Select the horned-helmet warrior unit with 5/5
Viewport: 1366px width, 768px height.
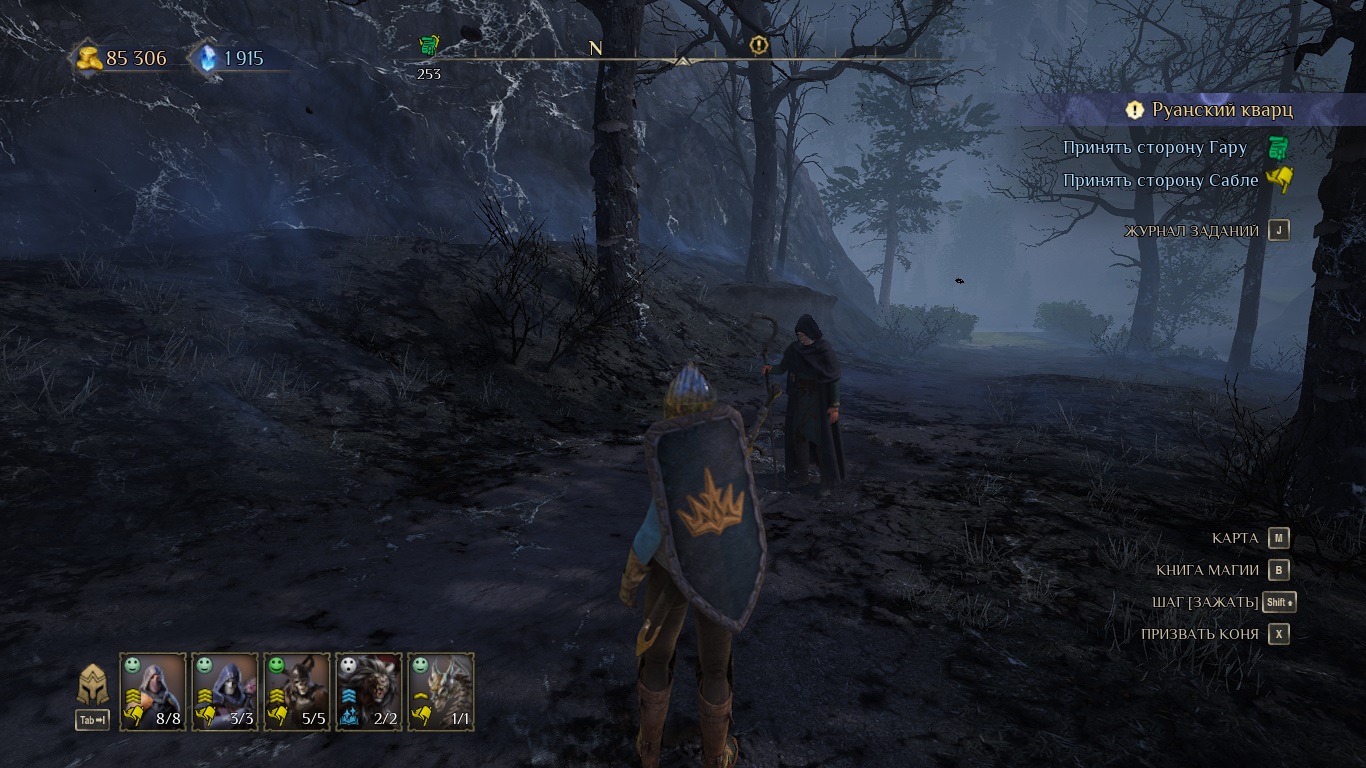point(297,691)
